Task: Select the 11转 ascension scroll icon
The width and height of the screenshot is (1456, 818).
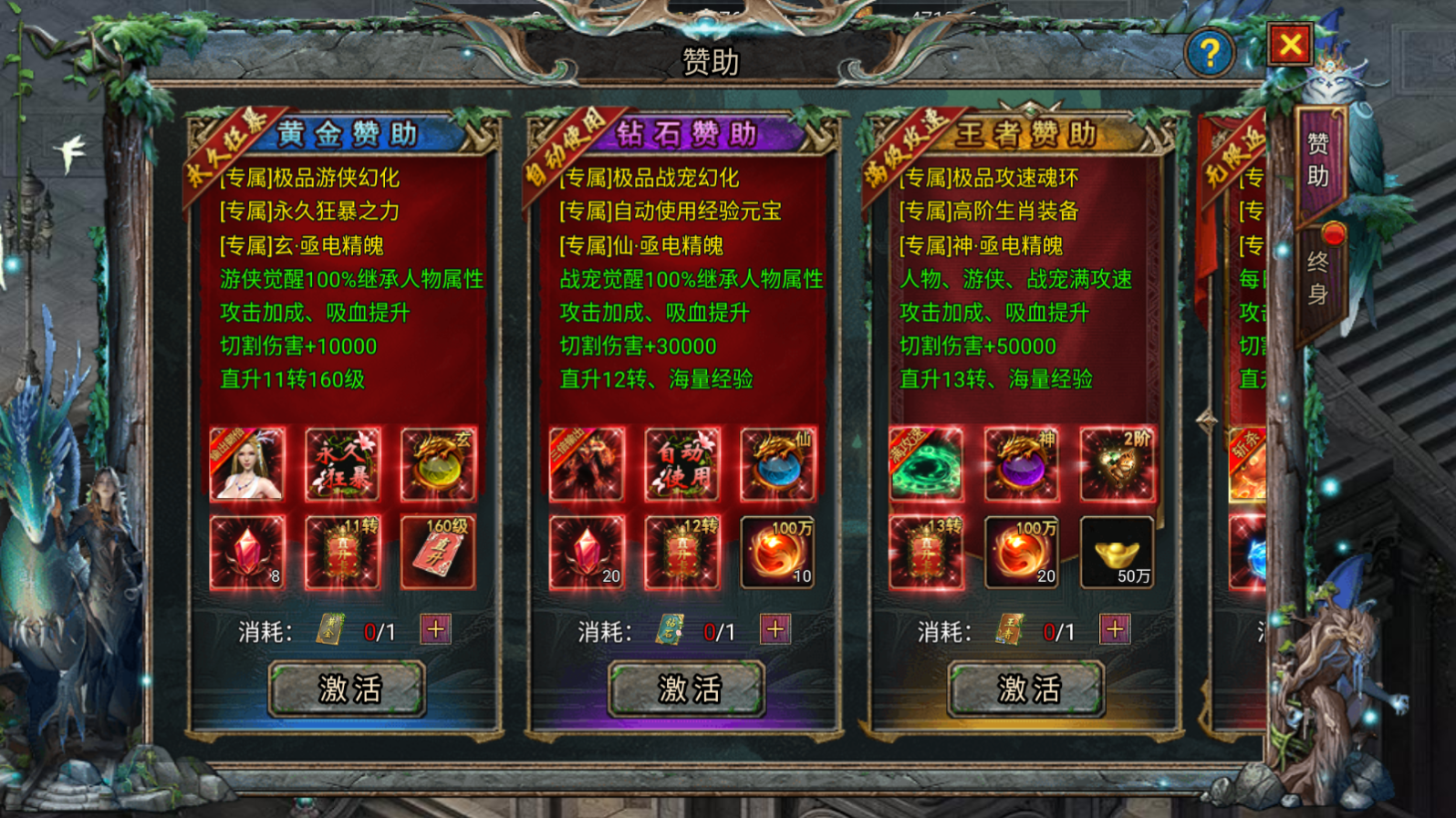Action: tap(343, 552)
